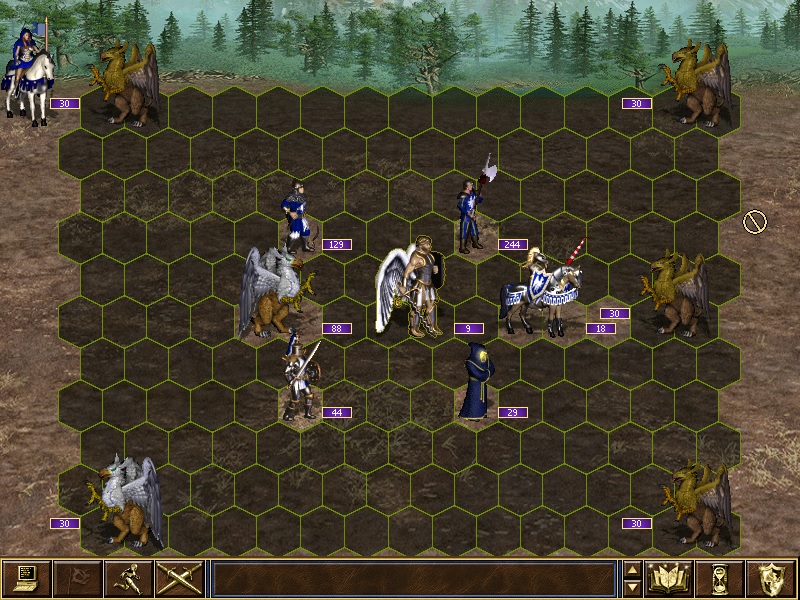
Task: Select the shield defend command
Action: tap(771, 578)
